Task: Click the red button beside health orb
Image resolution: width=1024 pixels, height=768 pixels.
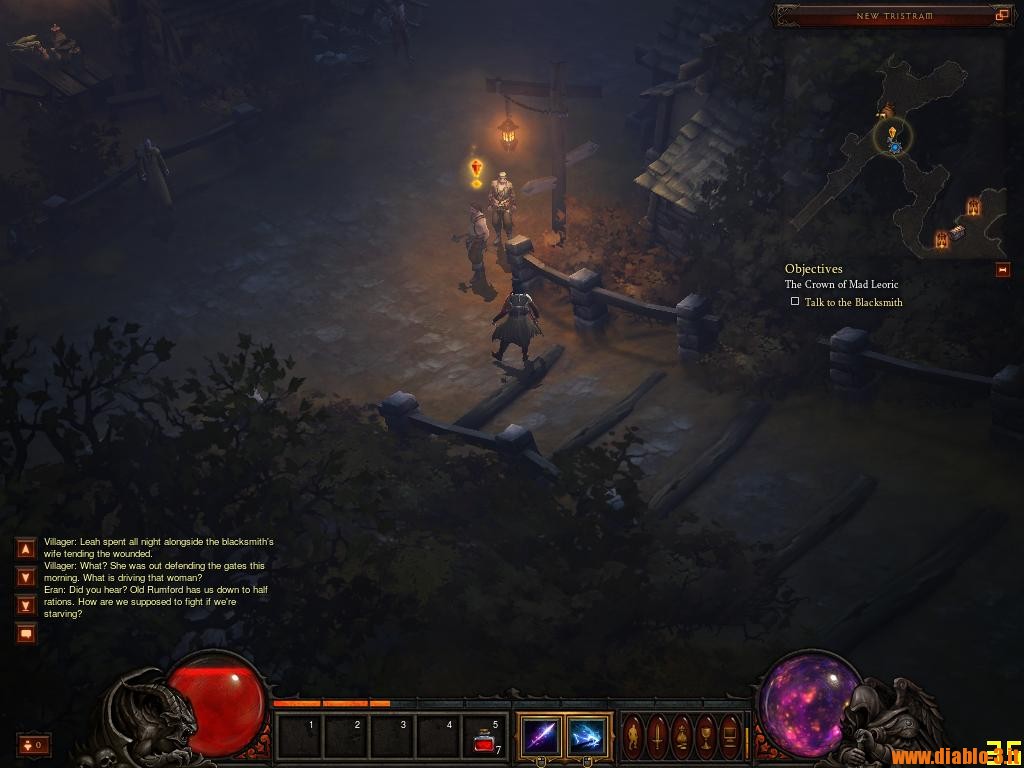Action: [x=33, y=745]
